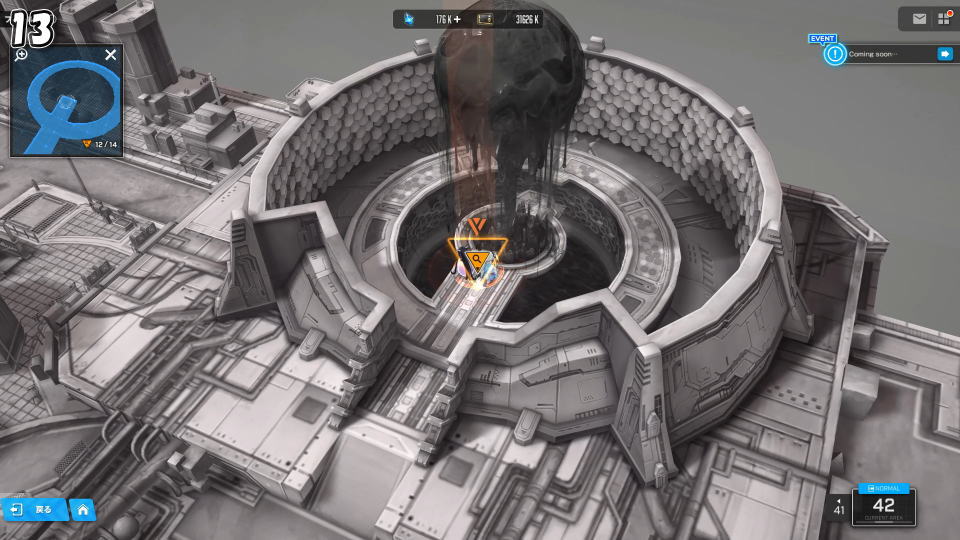960x540 pixels.
Task: Return to the home screen
Action: [x=82, y=510]
